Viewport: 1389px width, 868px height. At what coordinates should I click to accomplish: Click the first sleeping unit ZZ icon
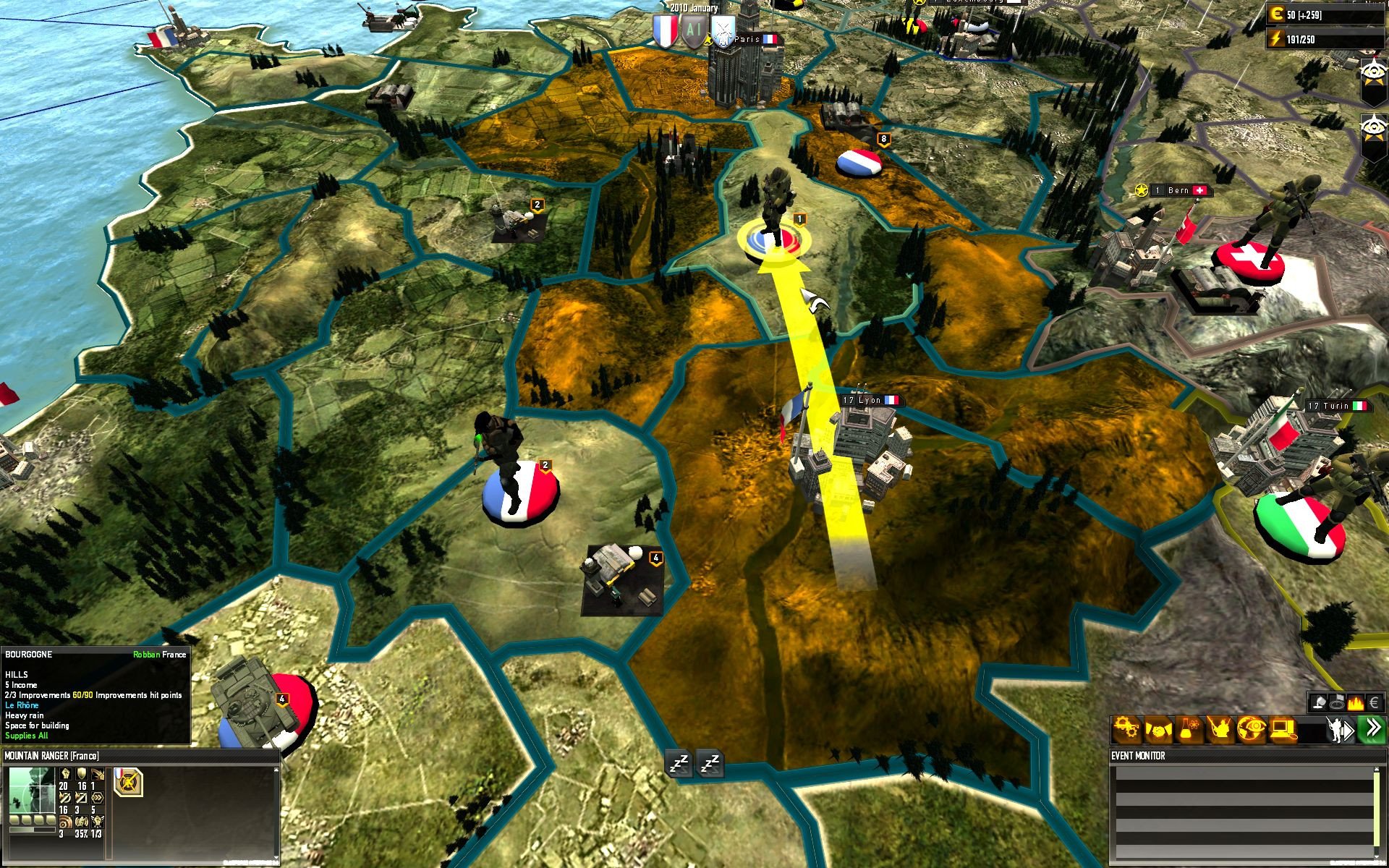point(680,763)
